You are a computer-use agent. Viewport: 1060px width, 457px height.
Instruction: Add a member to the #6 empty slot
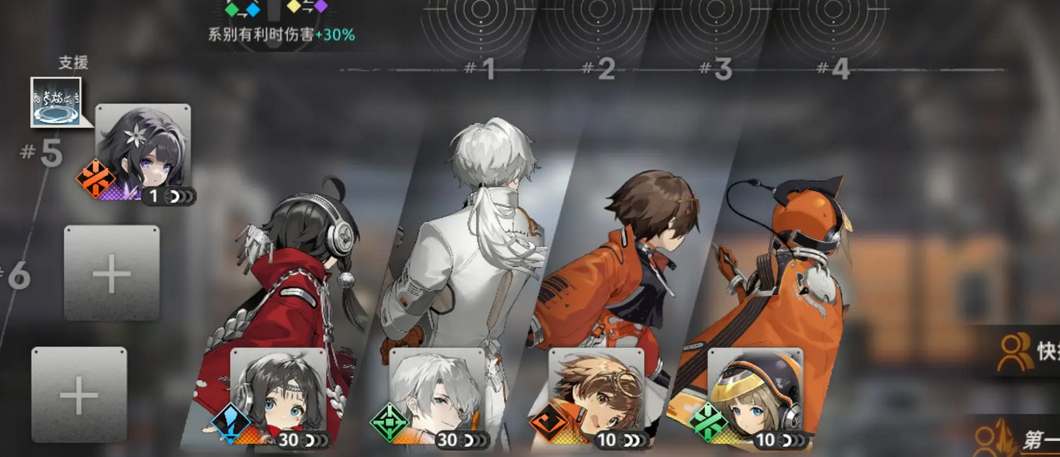point(111,272)
